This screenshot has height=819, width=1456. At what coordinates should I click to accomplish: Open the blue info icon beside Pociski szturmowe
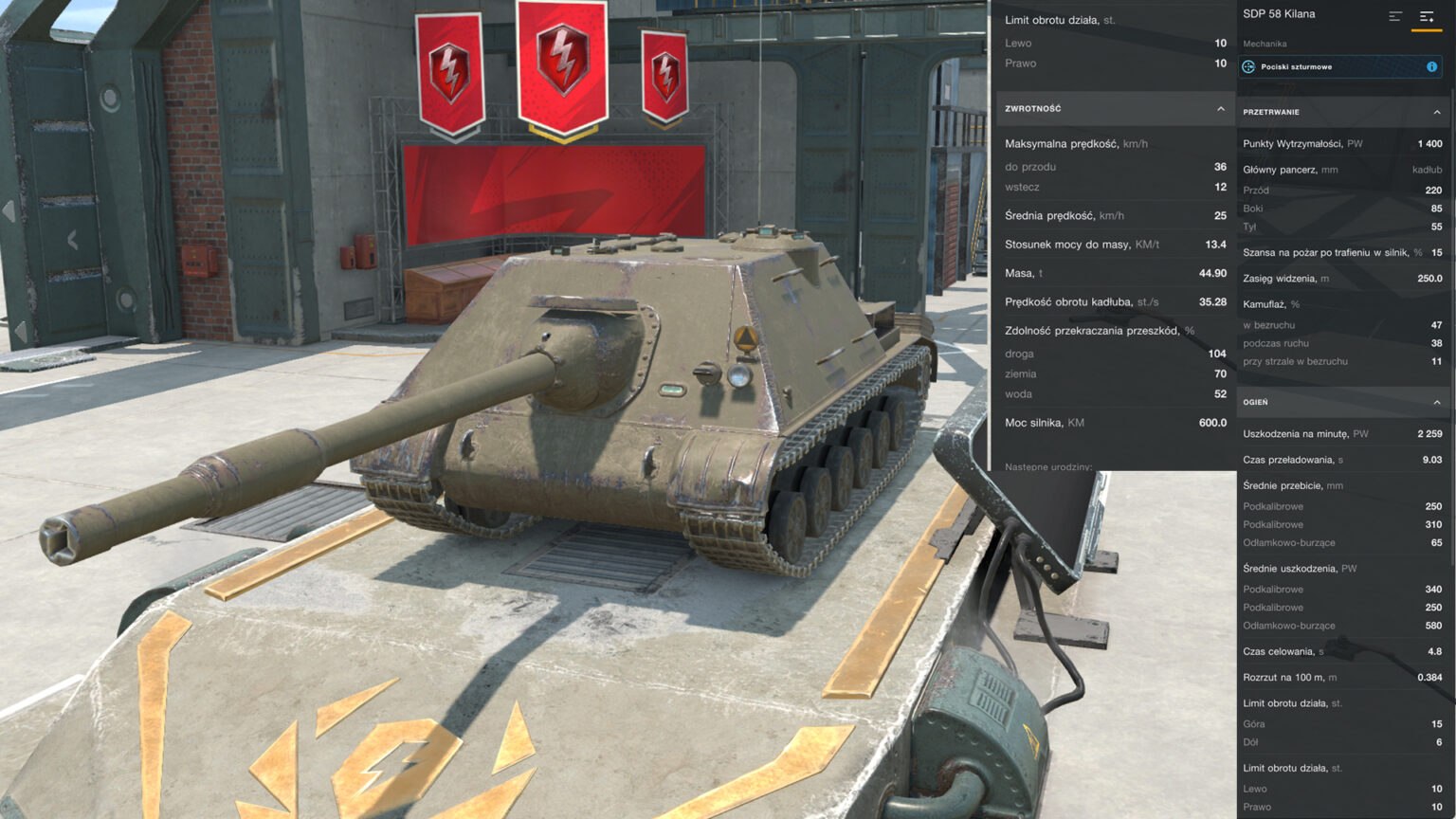[1431, 66]
